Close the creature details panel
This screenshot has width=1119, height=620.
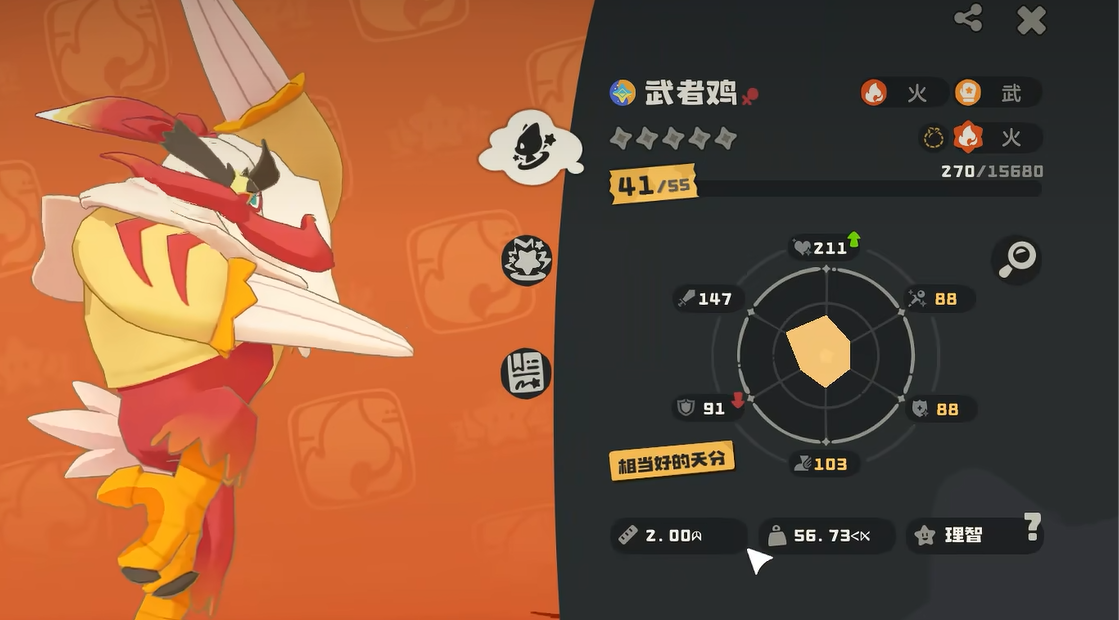click(1030, 20)
